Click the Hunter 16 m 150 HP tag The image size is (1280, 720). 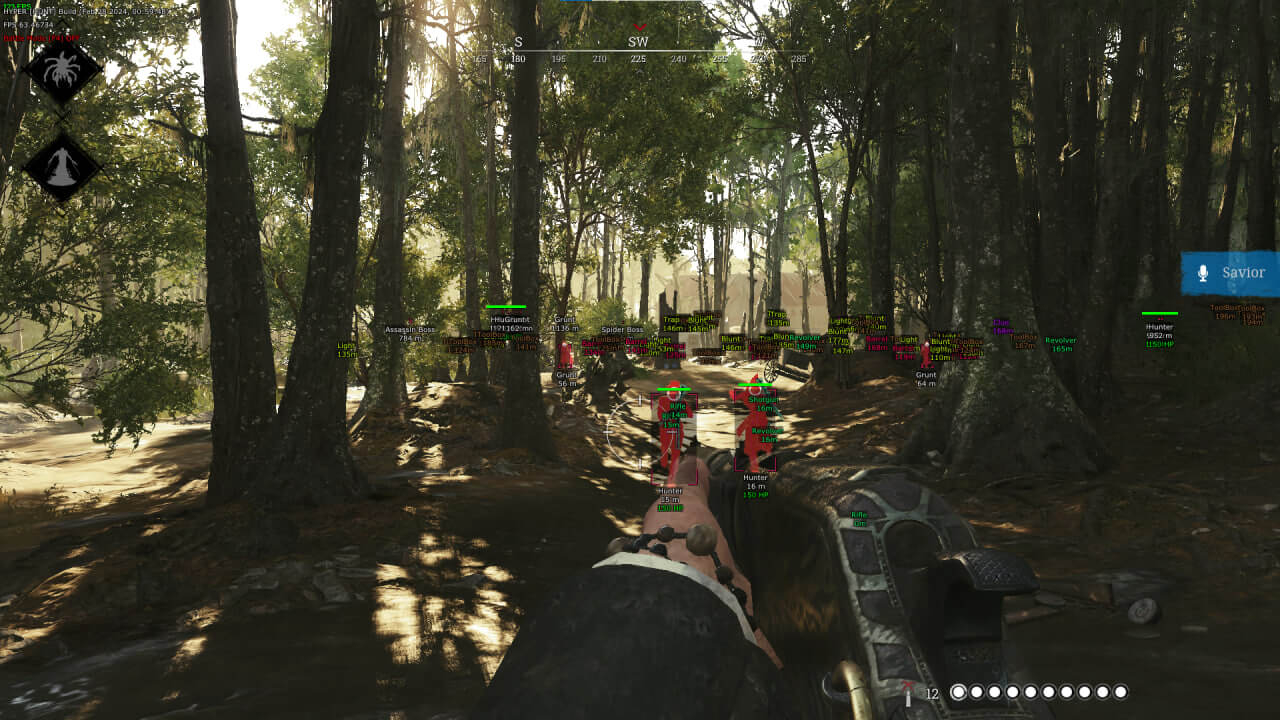point(755,488)
